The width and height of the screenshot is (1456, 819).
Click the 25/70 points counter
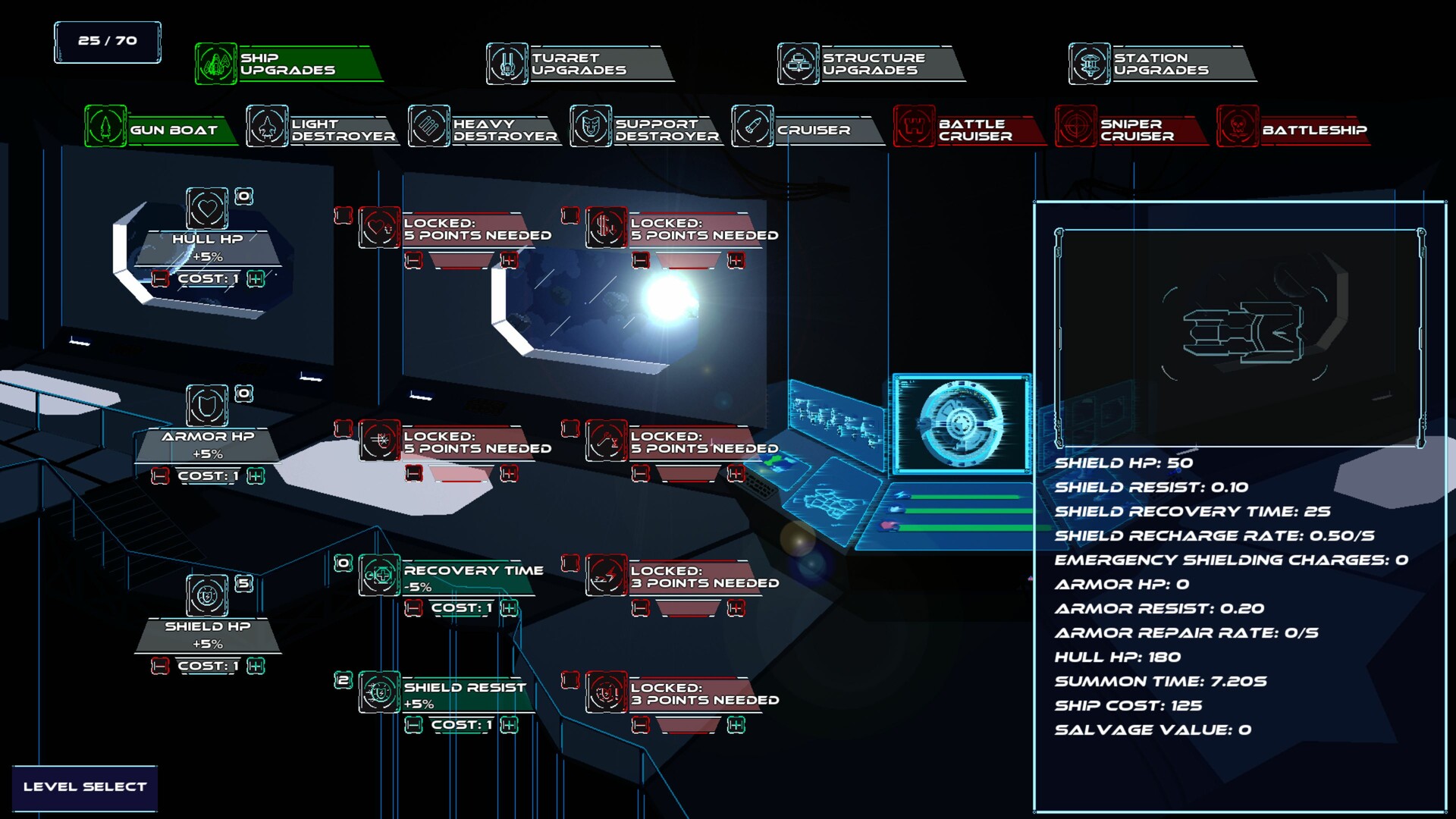coord(106,41)
